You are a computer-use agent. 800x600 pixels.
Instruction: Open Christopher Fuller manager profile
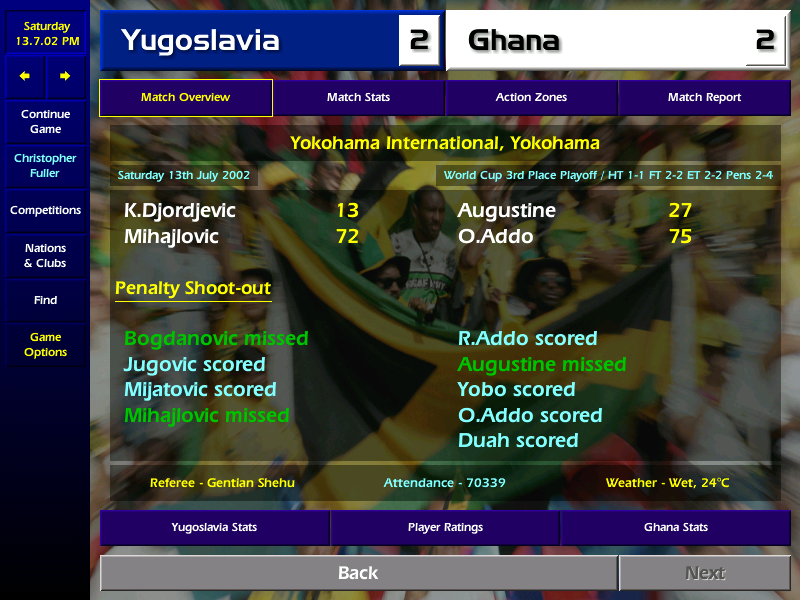[x=45, y=166]
